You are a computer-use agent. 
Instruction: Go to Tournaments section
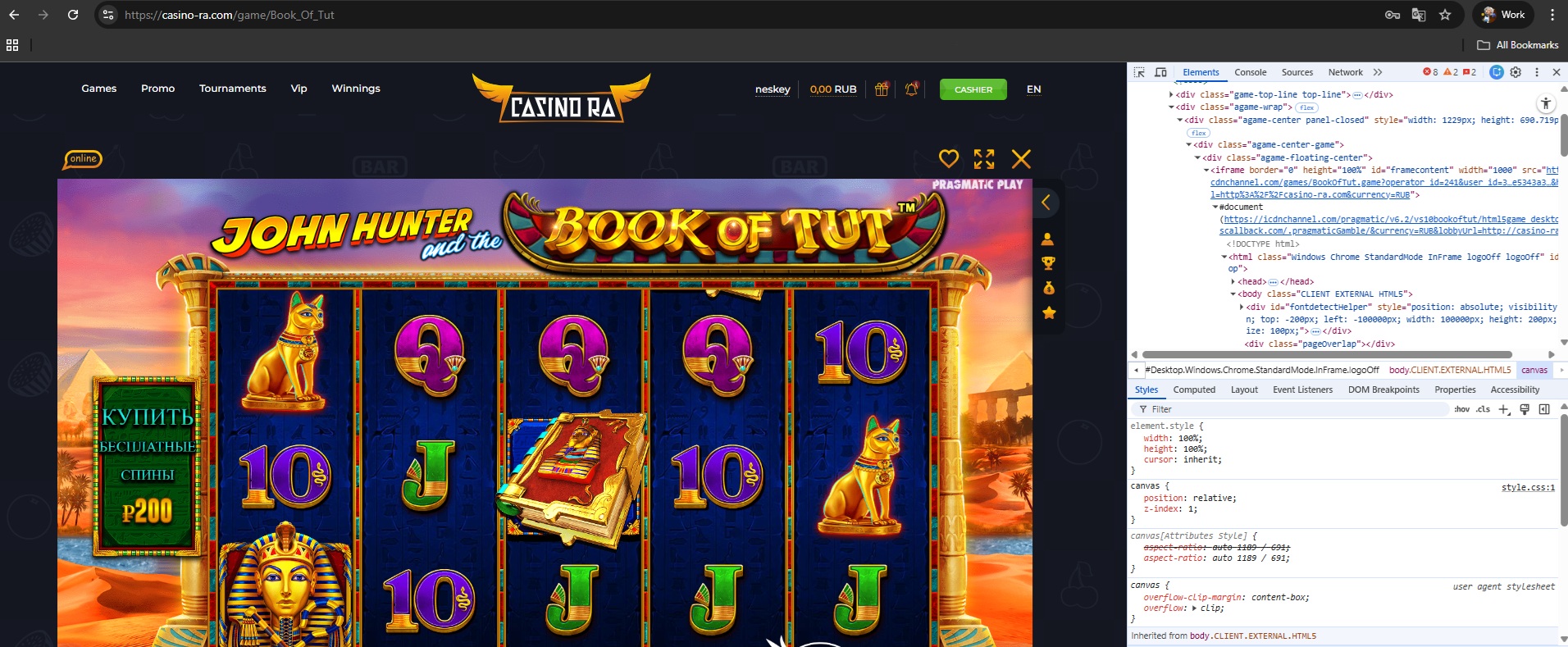[233, 89]
